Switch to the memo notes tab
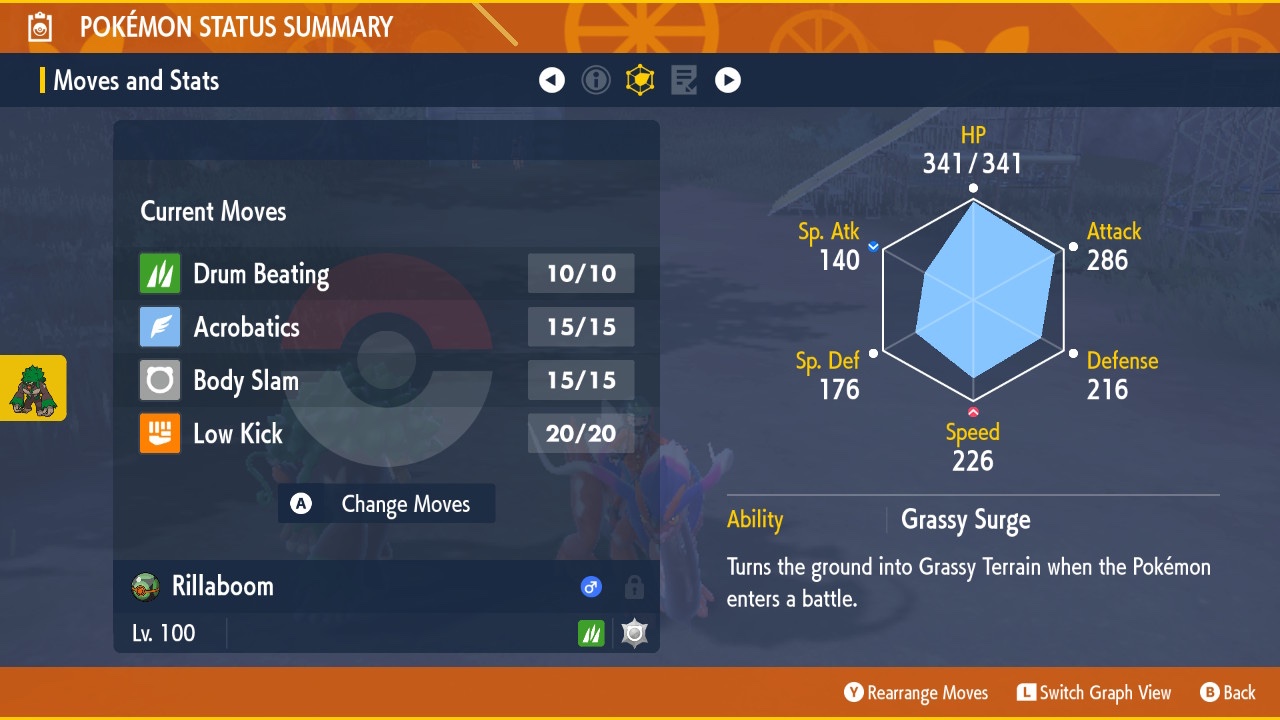 click(x=684, y=80)
